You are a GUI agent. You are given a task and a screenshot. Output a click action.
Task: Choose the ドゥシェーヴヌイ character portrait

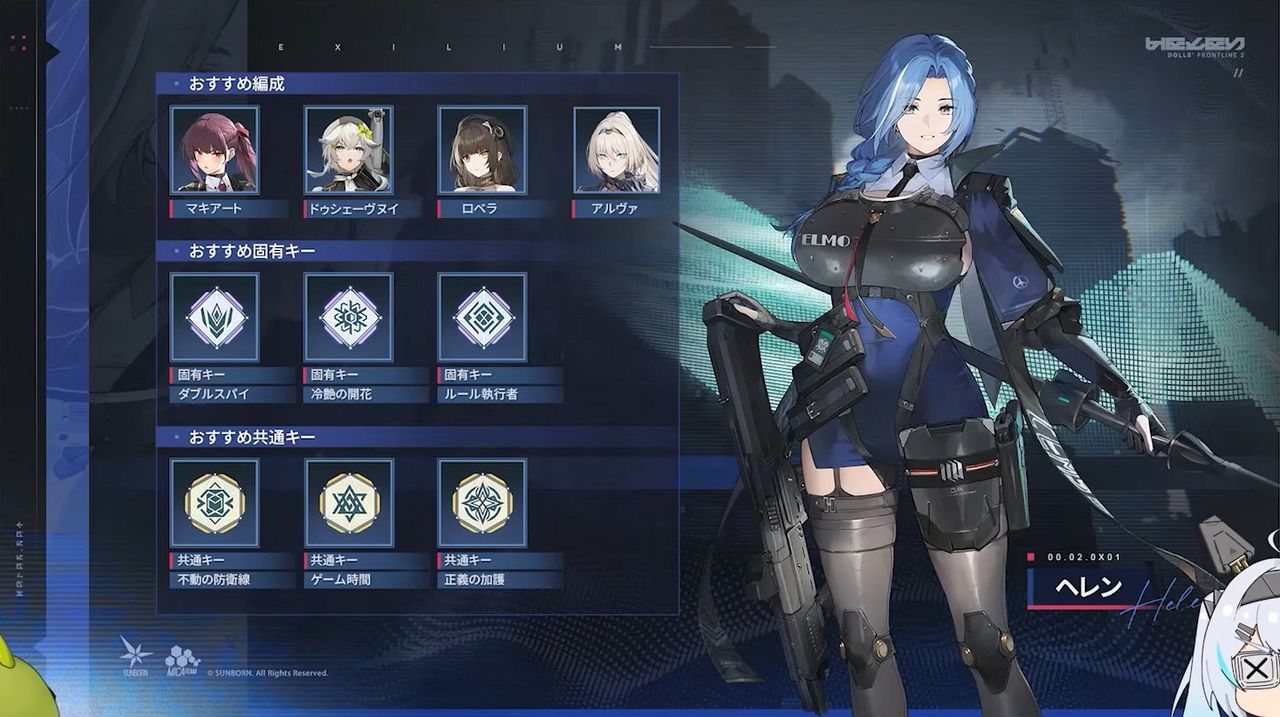(348, 150)
